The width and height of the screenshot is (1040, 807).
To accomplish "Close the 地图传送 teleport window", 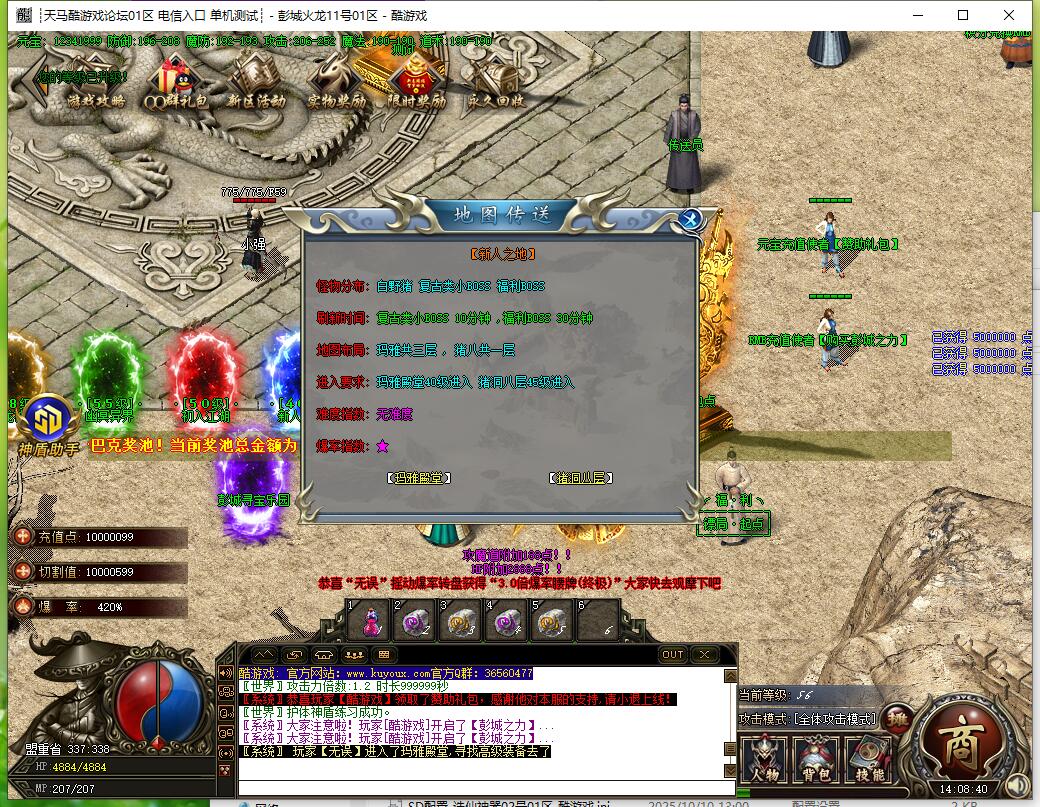I will point(689,220).
